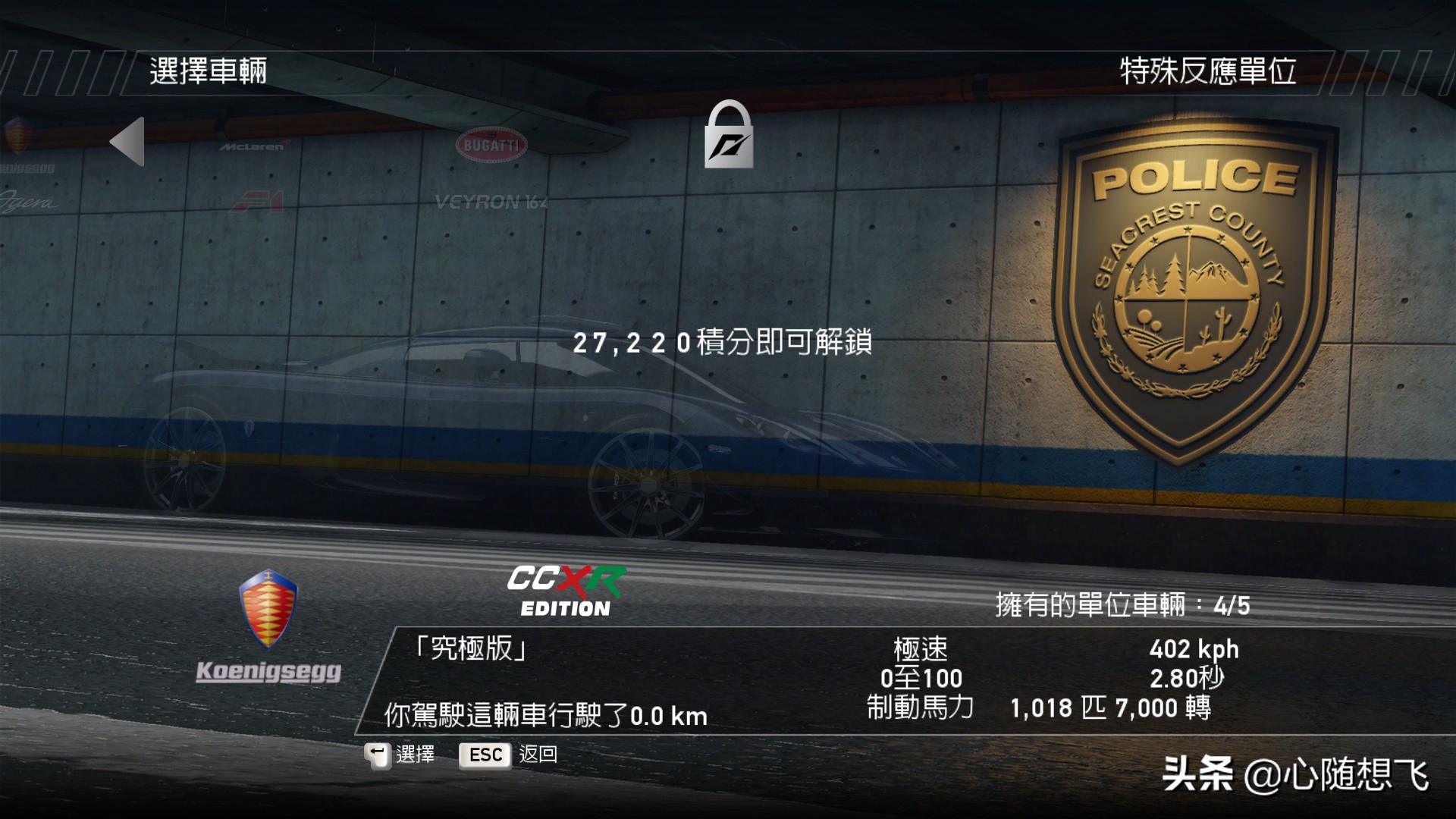This screenshot has height=819, width=1456.
Task: Click the 制動馬力 horsepower stat
Action: click(921, 708)
